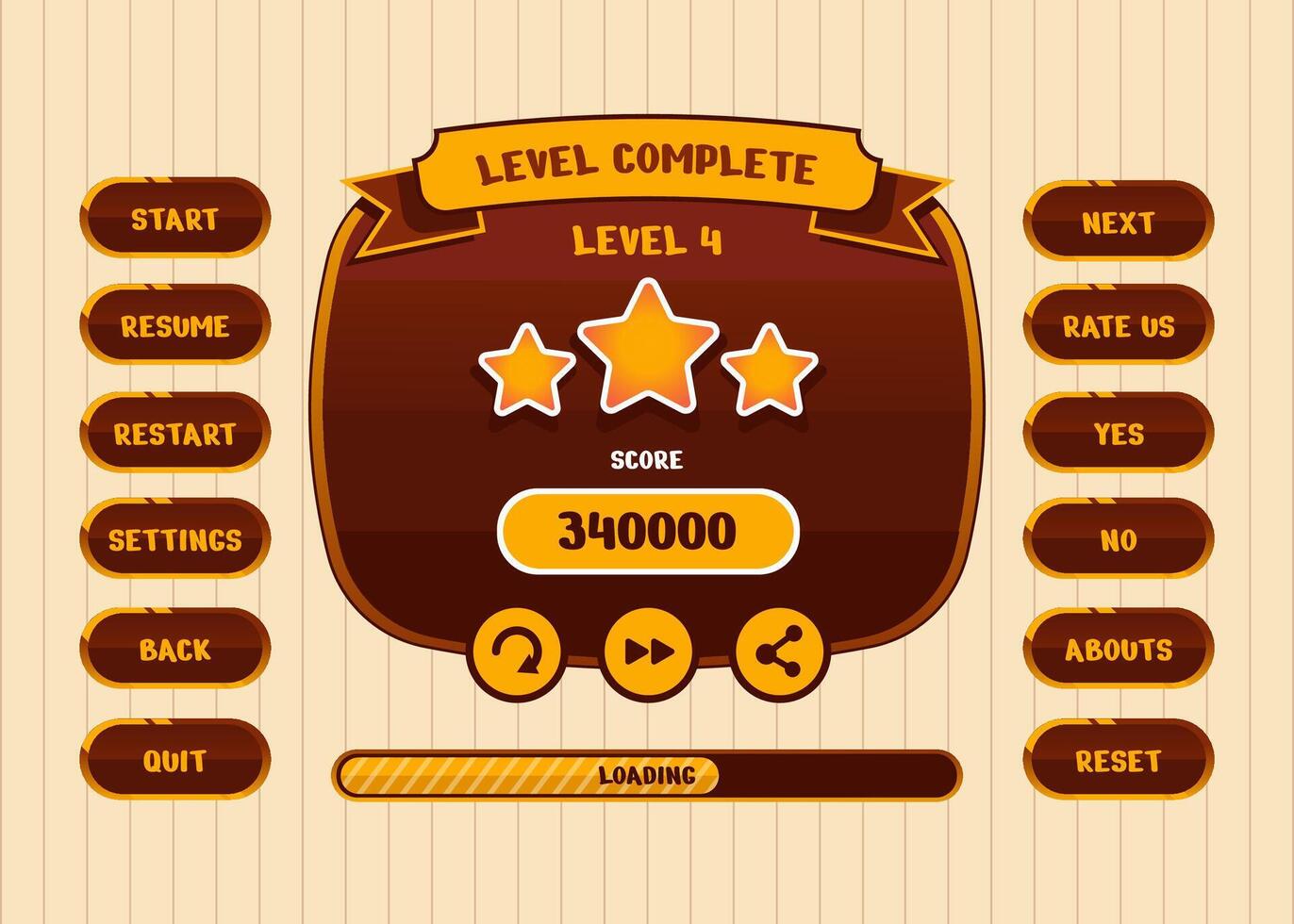1294x924 pixels.
Task: Click RESTART to replay the level
Action: pyautogui.click(x=174, y=434)
